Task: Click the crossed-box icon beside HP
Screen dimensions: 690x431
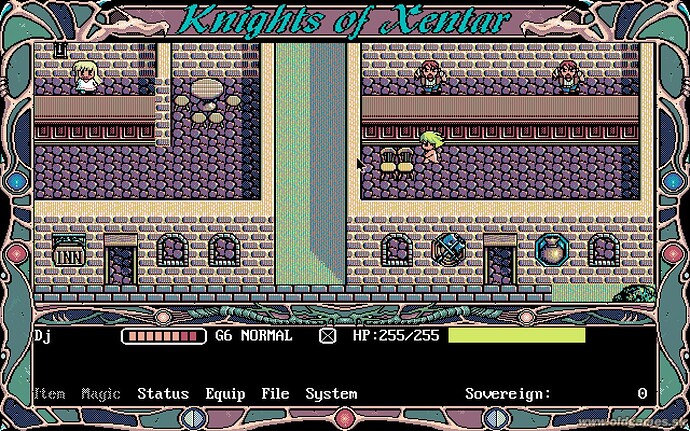Action: click(x=327, y=336)
